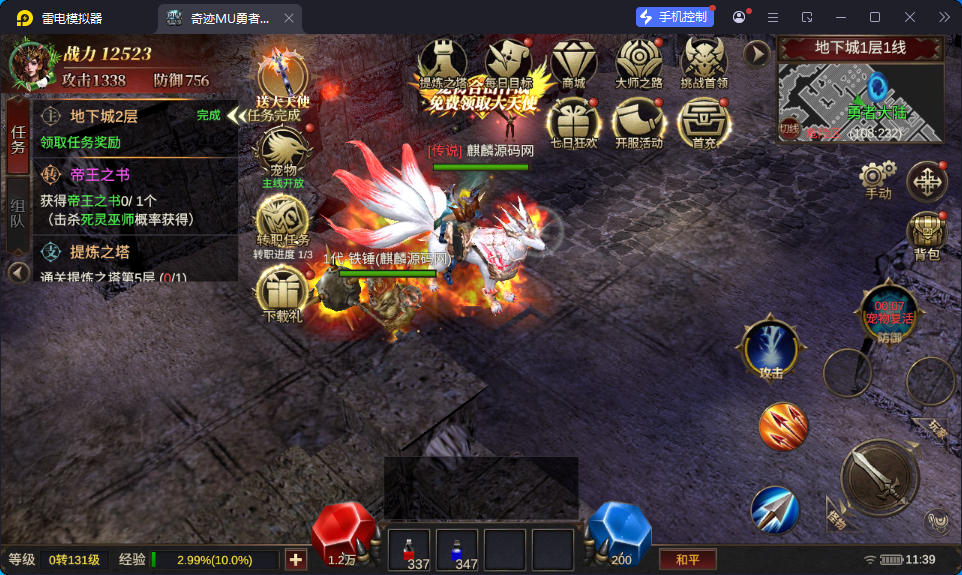Open 每日目标 daily goals
Screen dimensions: 962x575
click(509, 60)
